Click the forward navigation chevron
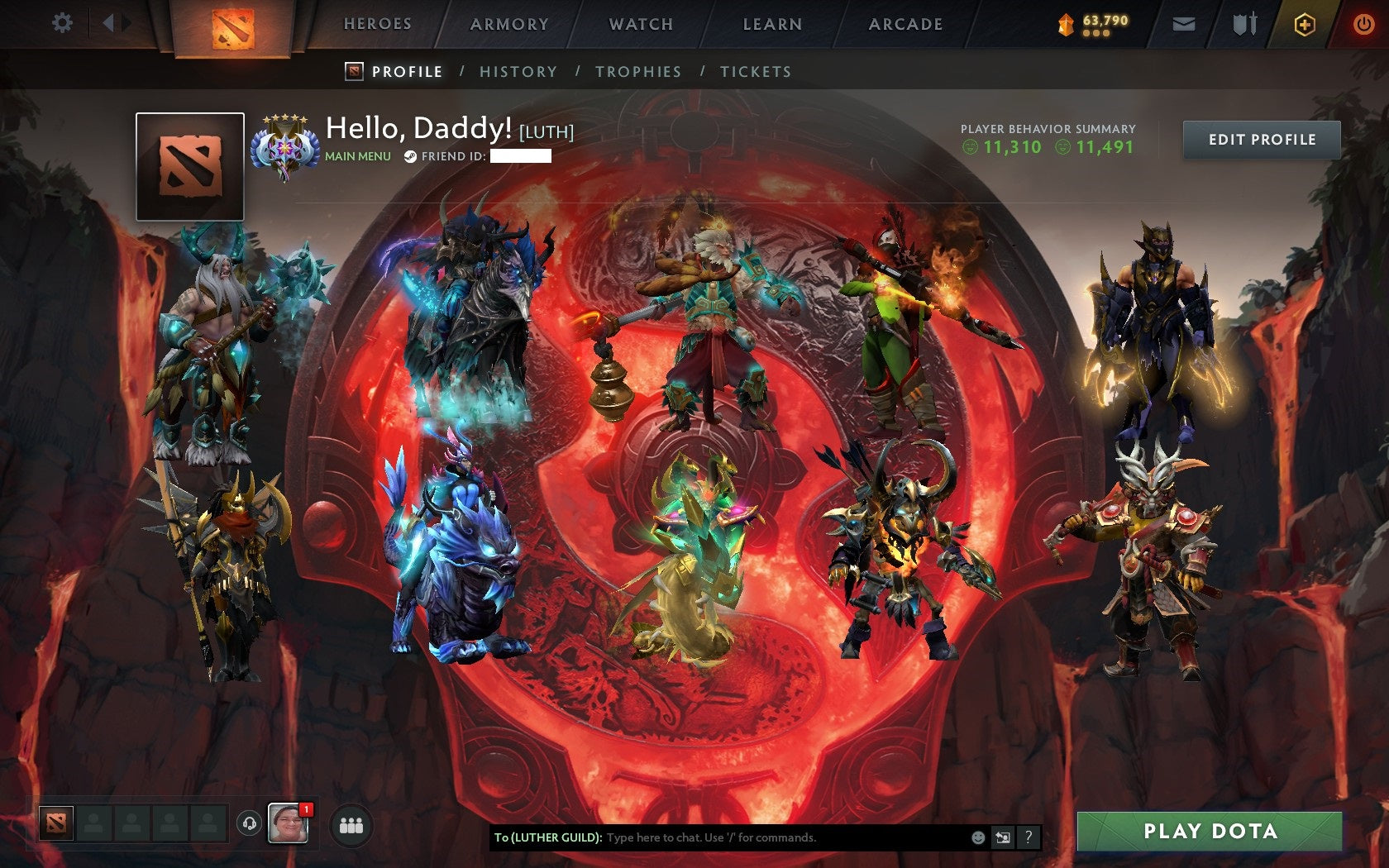Viewport: 1389px width, 868px height. pos(126,24)
